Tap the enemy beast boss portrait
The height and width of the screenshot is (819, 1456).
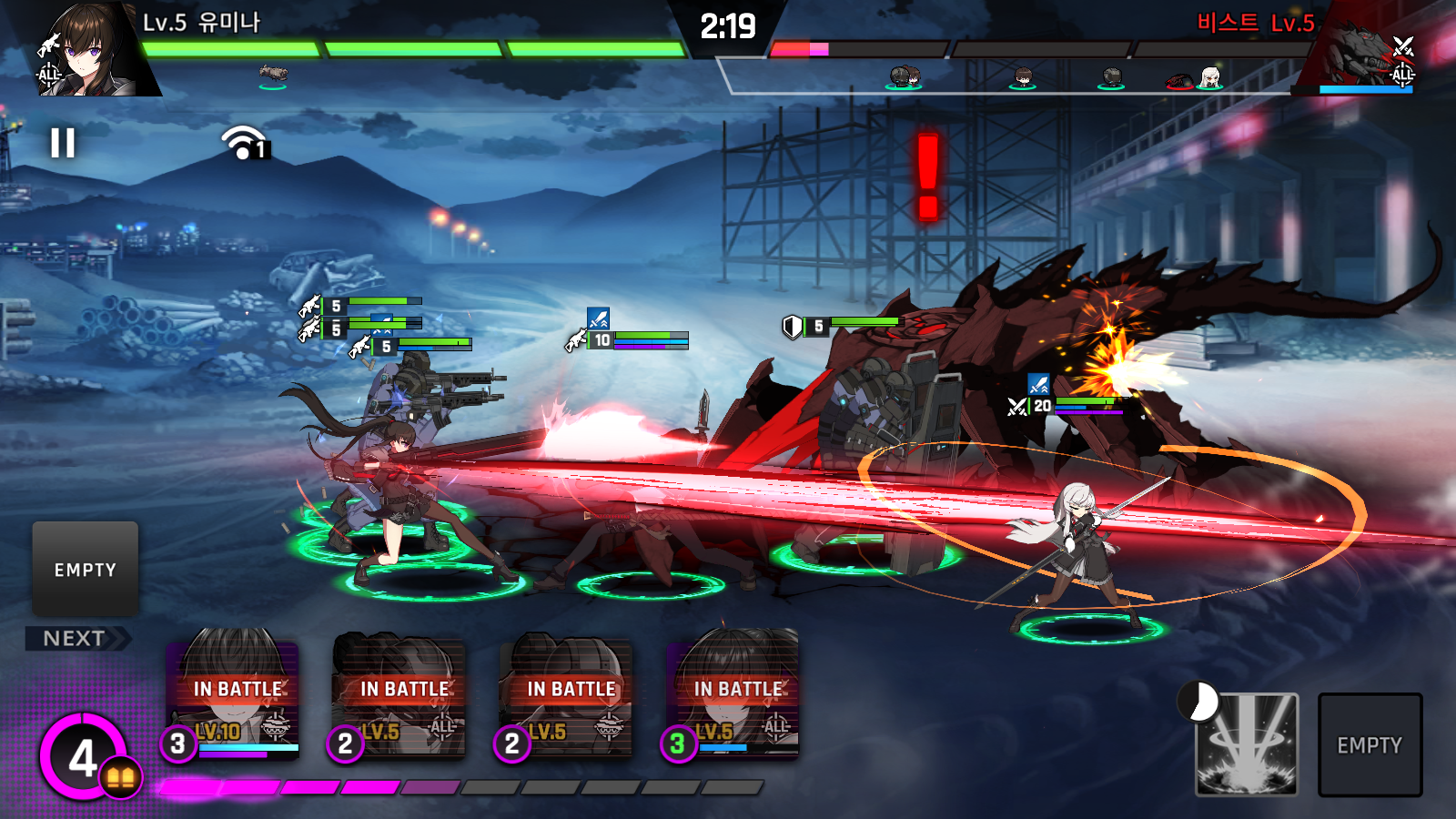pos(1364,50)
